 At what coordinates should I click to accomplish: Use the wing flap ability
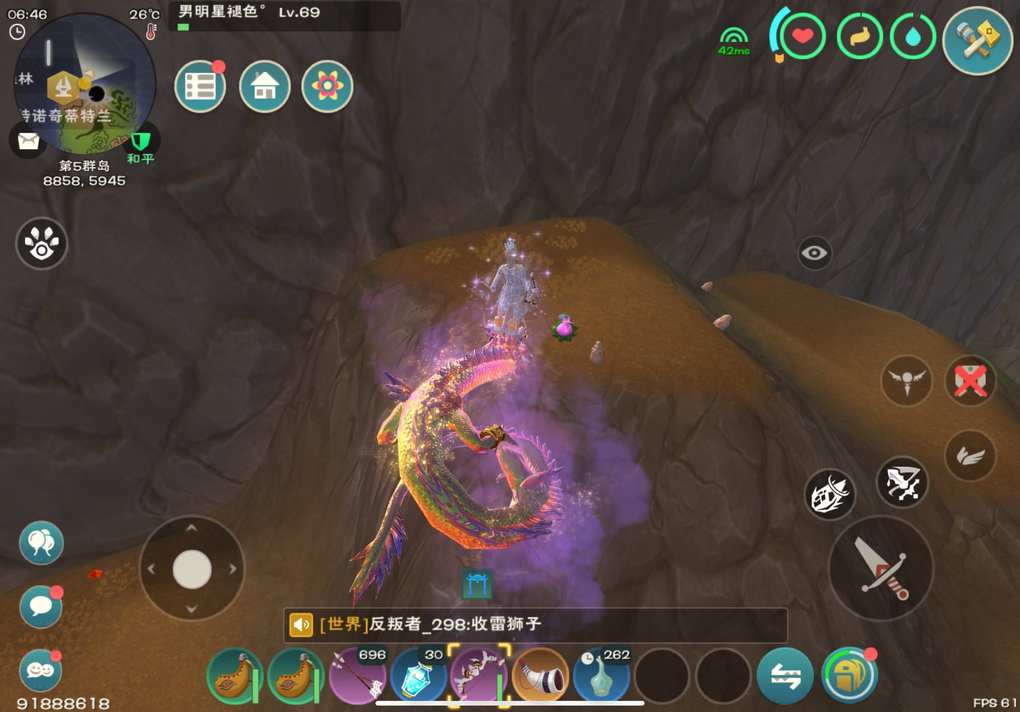[x=969, y=456]
